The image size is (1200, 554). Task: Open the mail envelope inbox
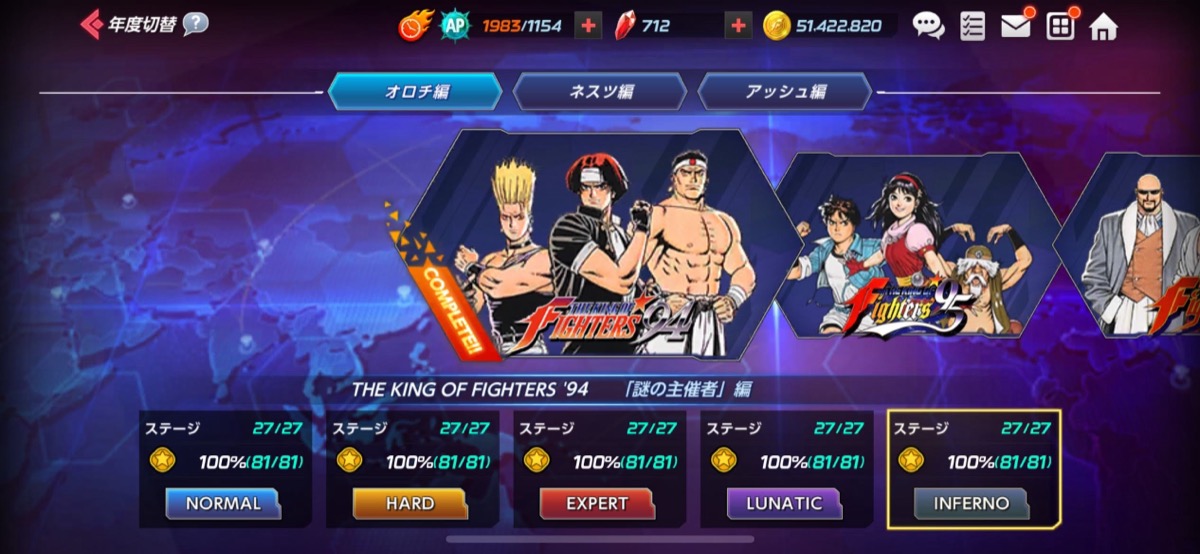(1016, 26)
